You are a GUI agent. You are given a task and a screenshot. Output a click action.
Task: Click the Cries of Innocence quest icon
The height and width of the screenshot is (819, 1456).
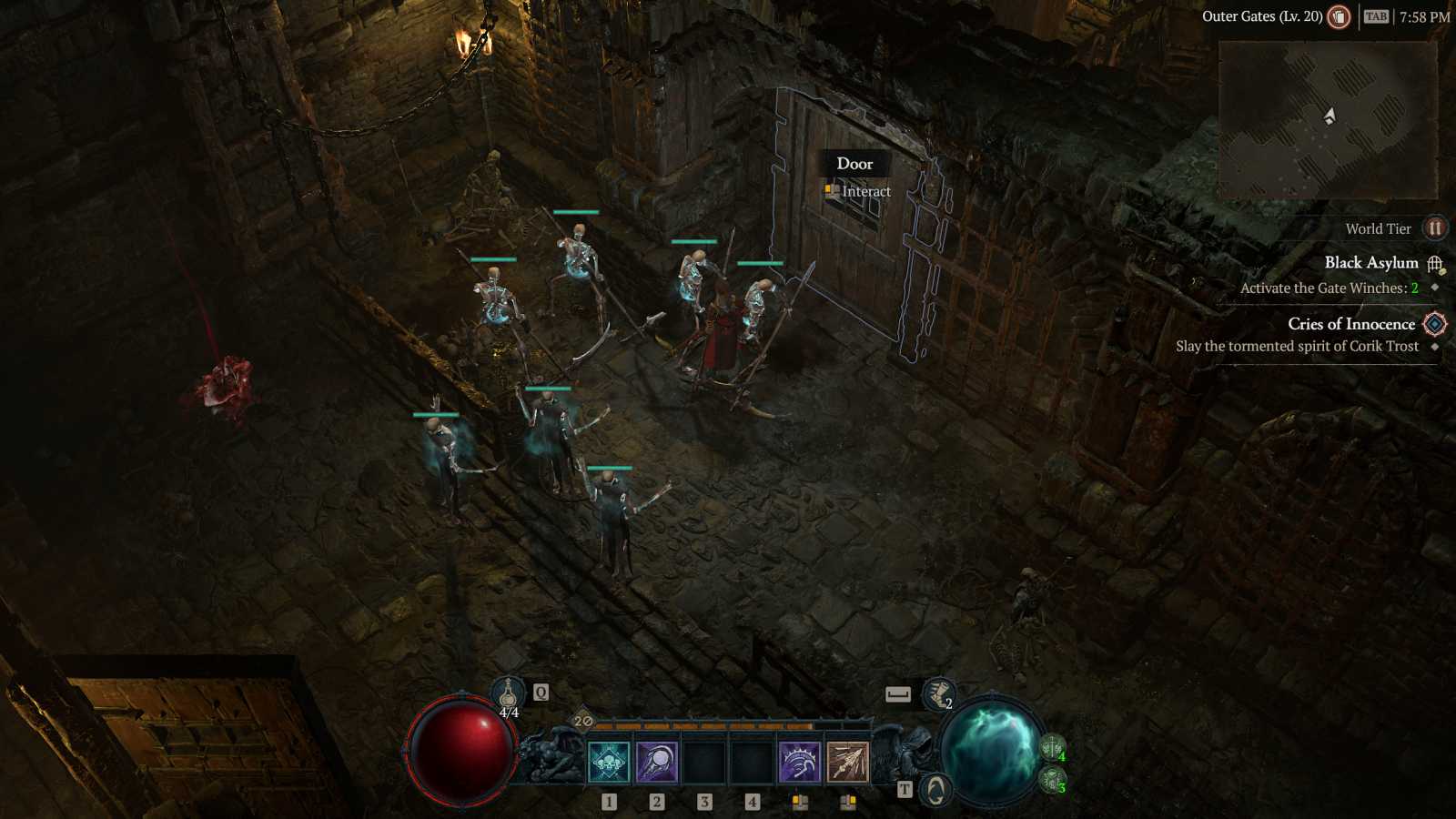tap(1433, 324)
